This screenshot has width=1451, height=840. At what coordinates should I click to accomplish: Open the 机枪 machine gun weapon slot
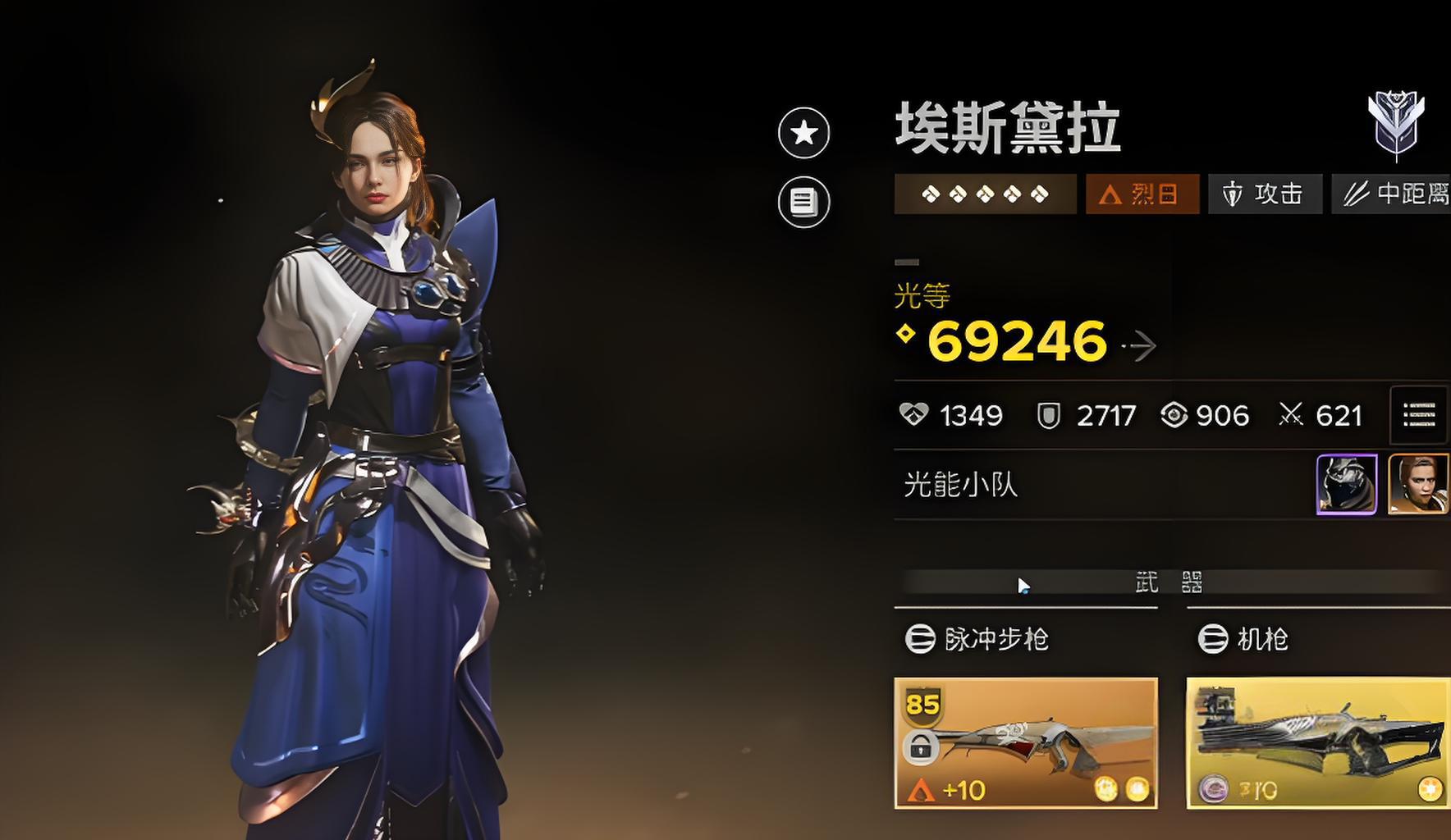click(x=1317, y=742)
